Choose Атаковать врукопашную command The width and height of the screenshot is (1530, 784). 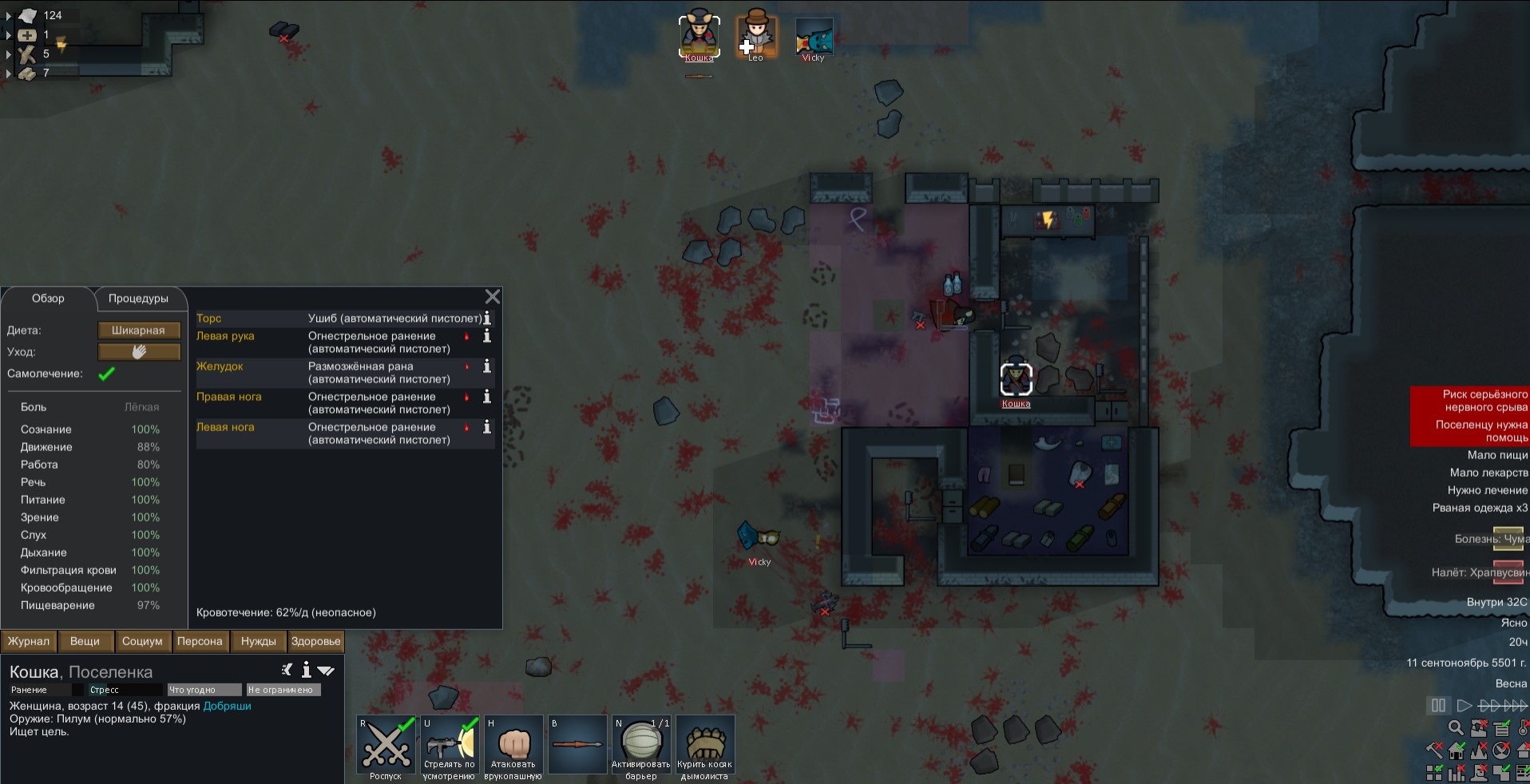(x=513, y=747)
